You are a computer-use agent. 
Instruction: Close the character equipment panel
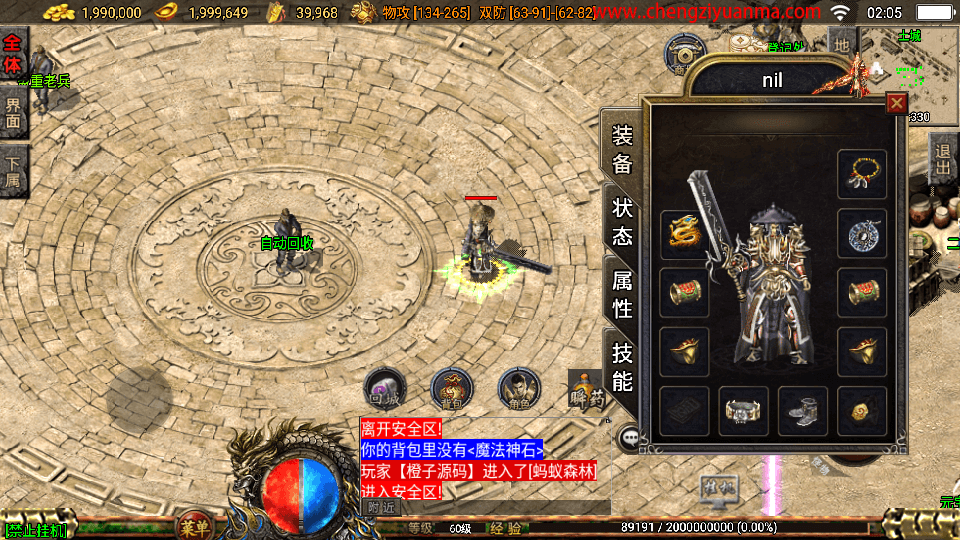tap(896, 103)
